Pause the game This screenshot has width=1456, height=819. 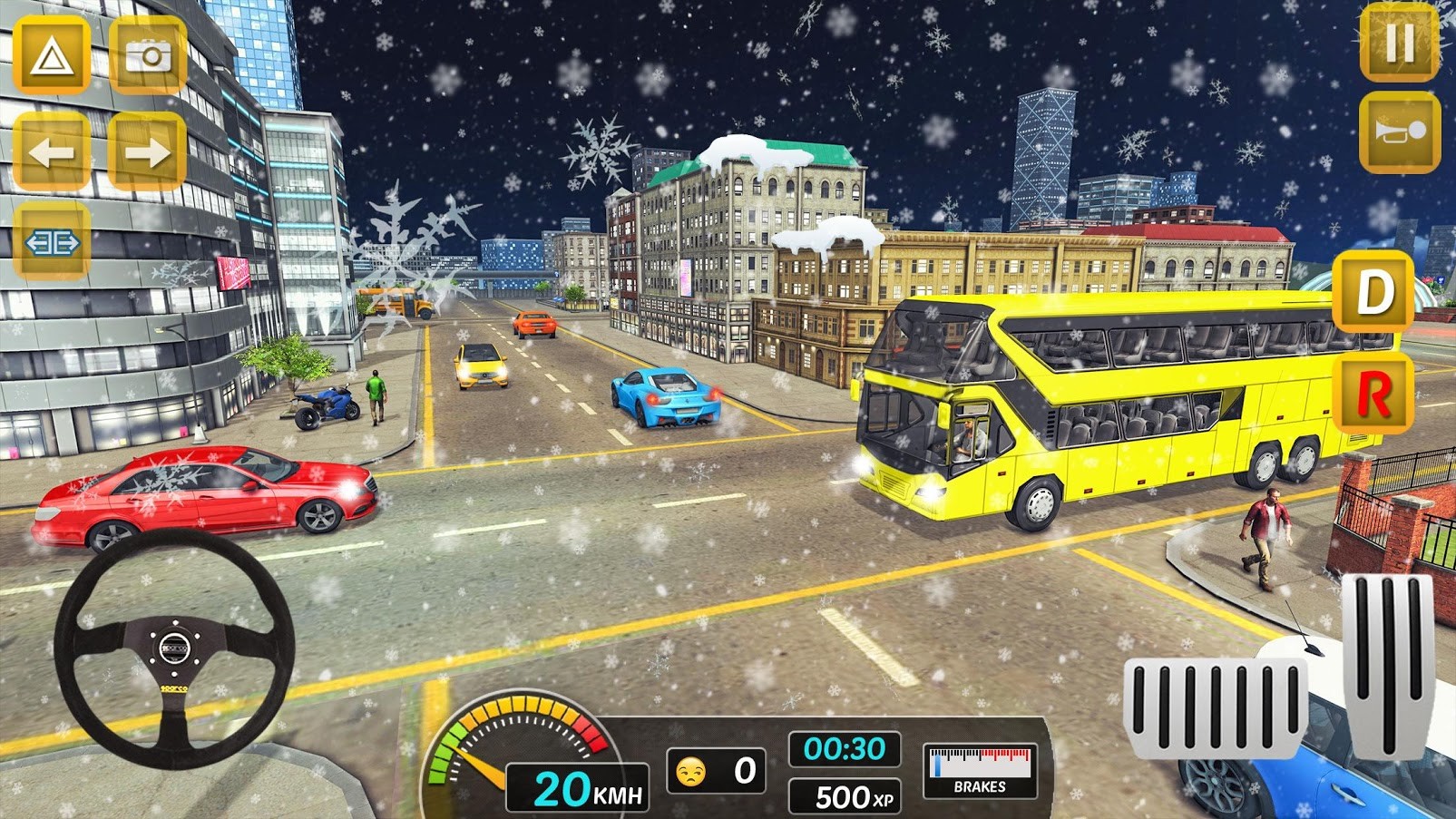click(x=1400, y=42)
